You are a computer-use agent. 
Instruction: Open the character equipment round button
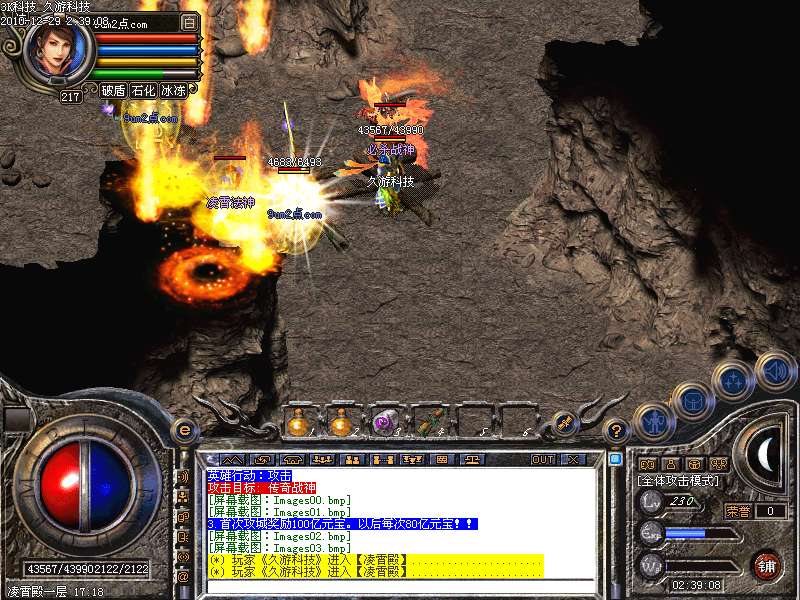coord(654,422)
